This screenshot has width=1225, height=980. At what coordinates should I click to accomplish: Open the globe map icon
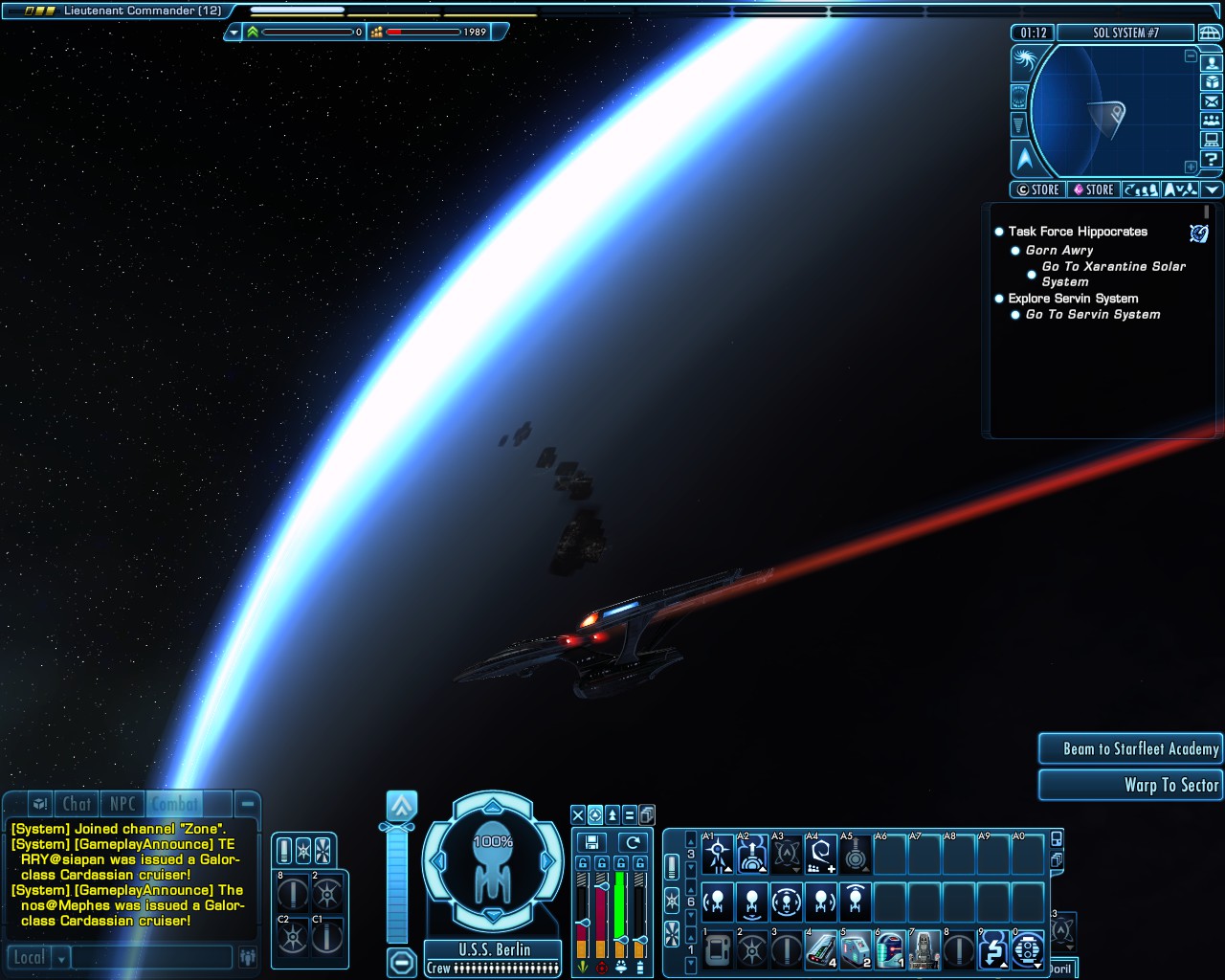pyautogui.click(x=1210, y=33)
